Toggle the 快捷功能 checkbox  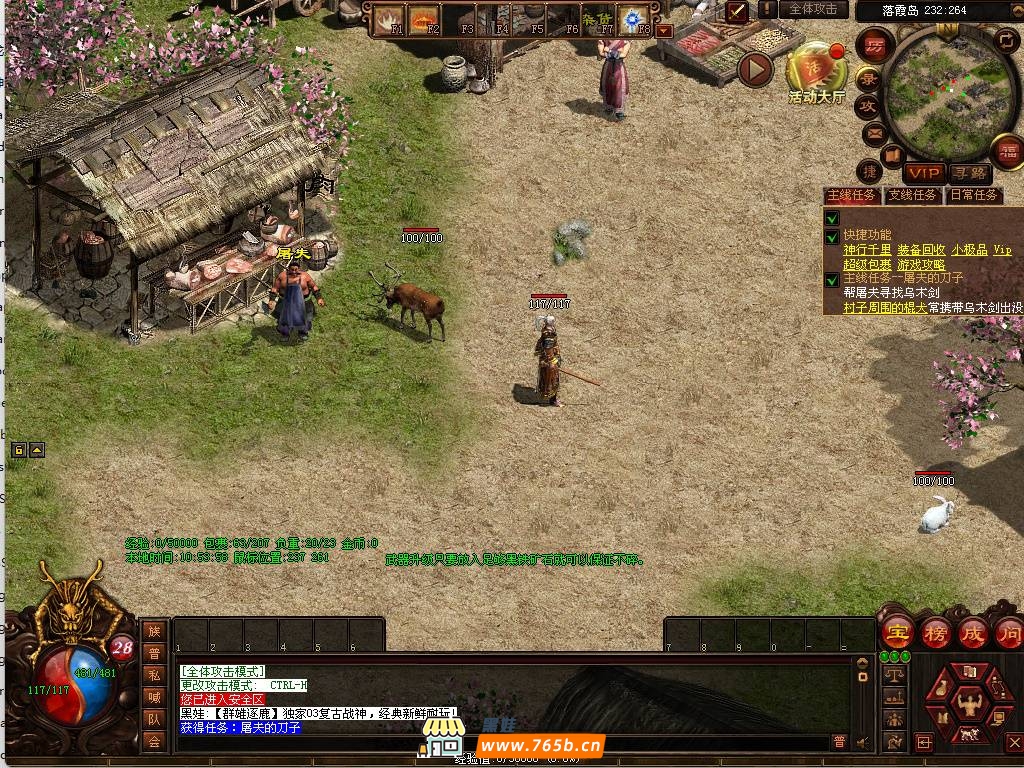click(832, 237)
